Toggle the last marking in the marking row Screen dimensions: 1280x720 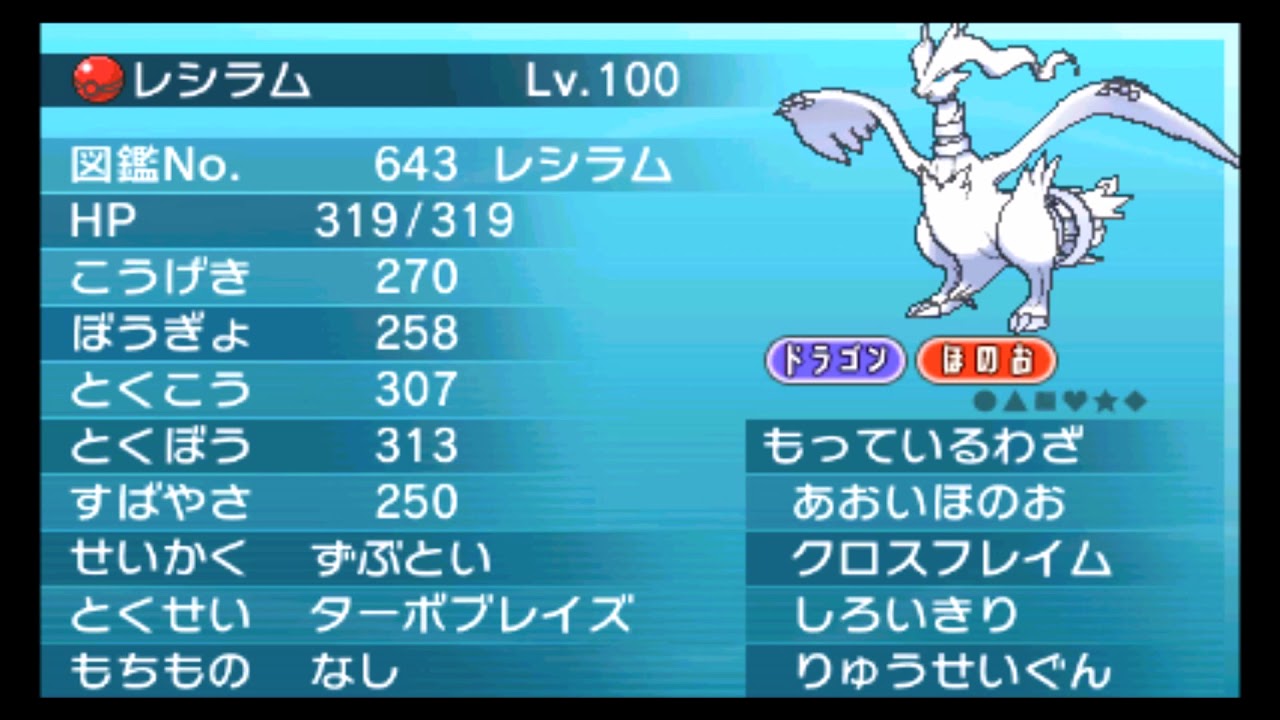pos(1134,401)
